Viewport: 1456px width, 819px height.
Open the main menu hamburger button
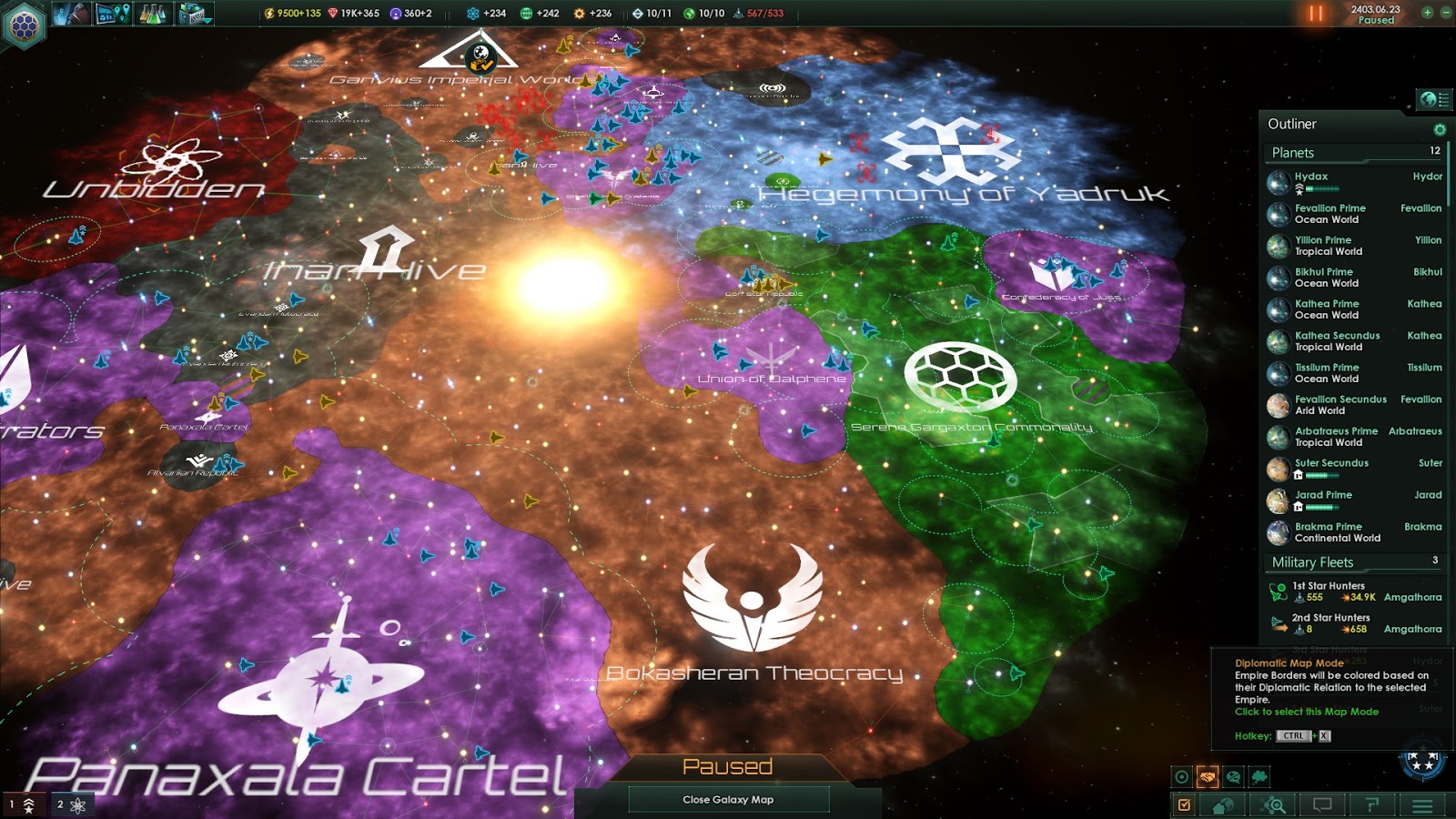(1422, 805)
